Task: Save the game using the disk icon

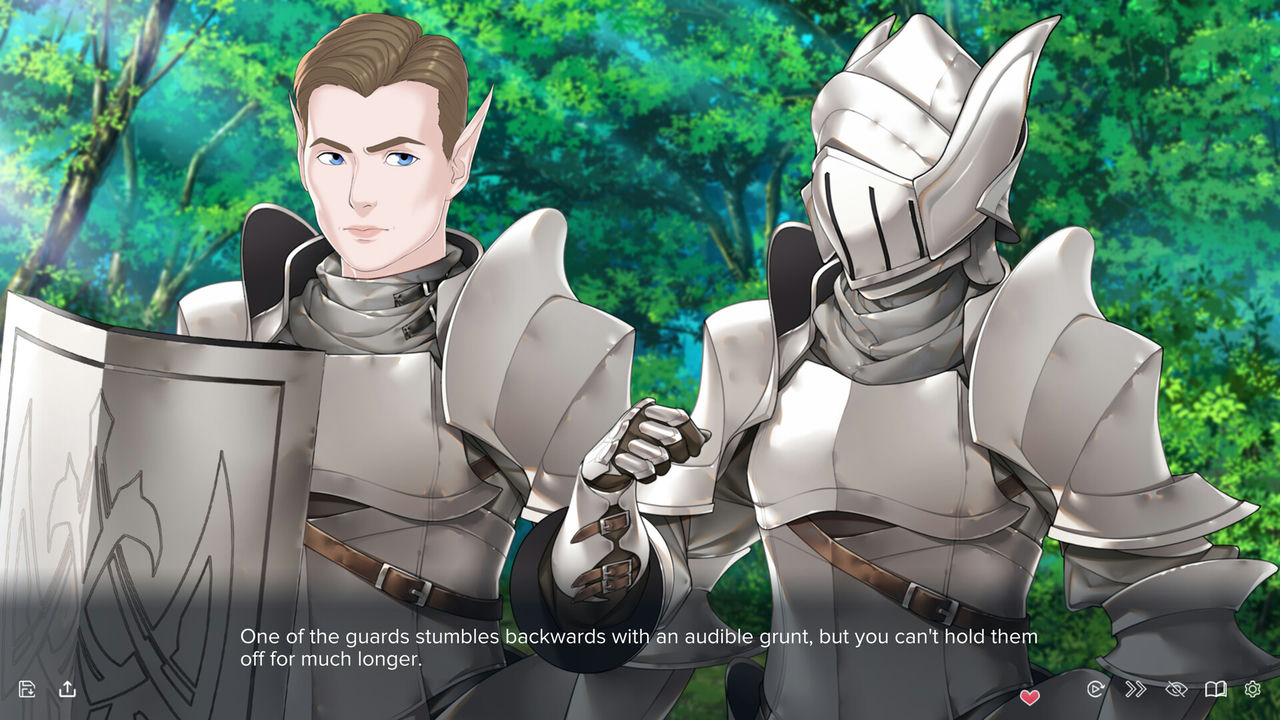Action: click(x=26, y=689)
